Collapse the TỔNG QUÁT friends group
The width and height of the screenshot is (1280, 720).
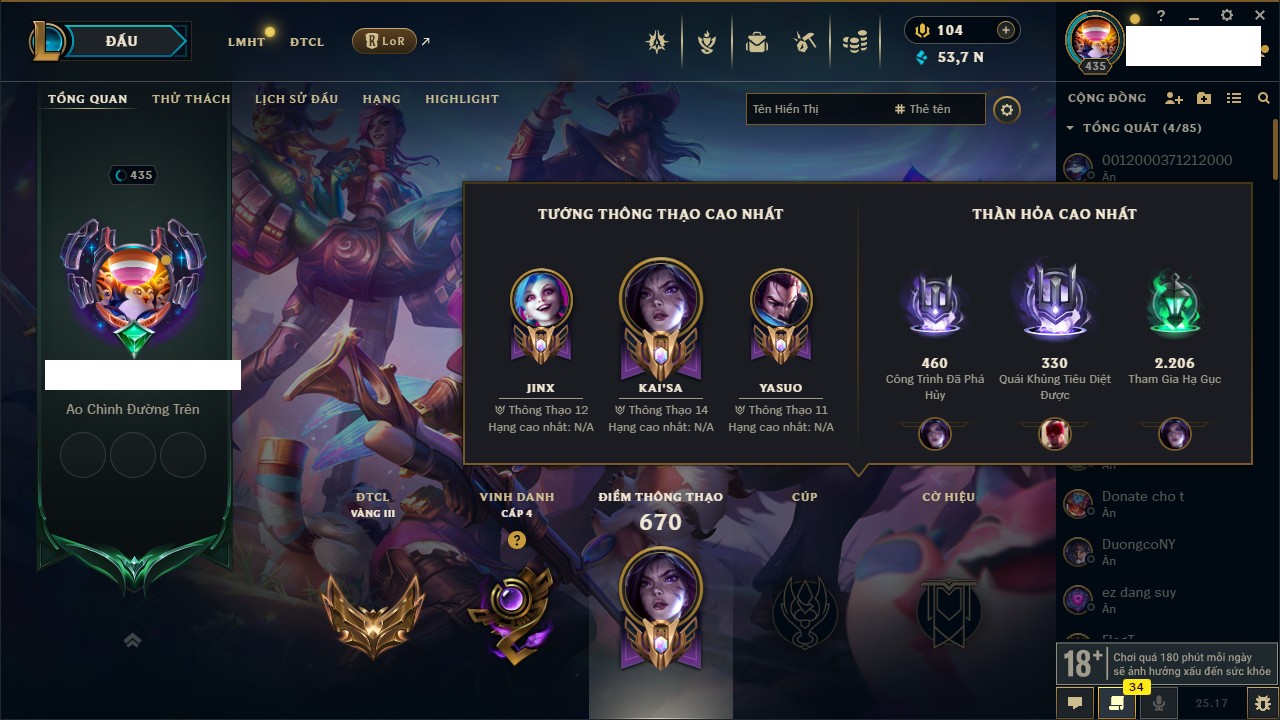(1070, 128)
